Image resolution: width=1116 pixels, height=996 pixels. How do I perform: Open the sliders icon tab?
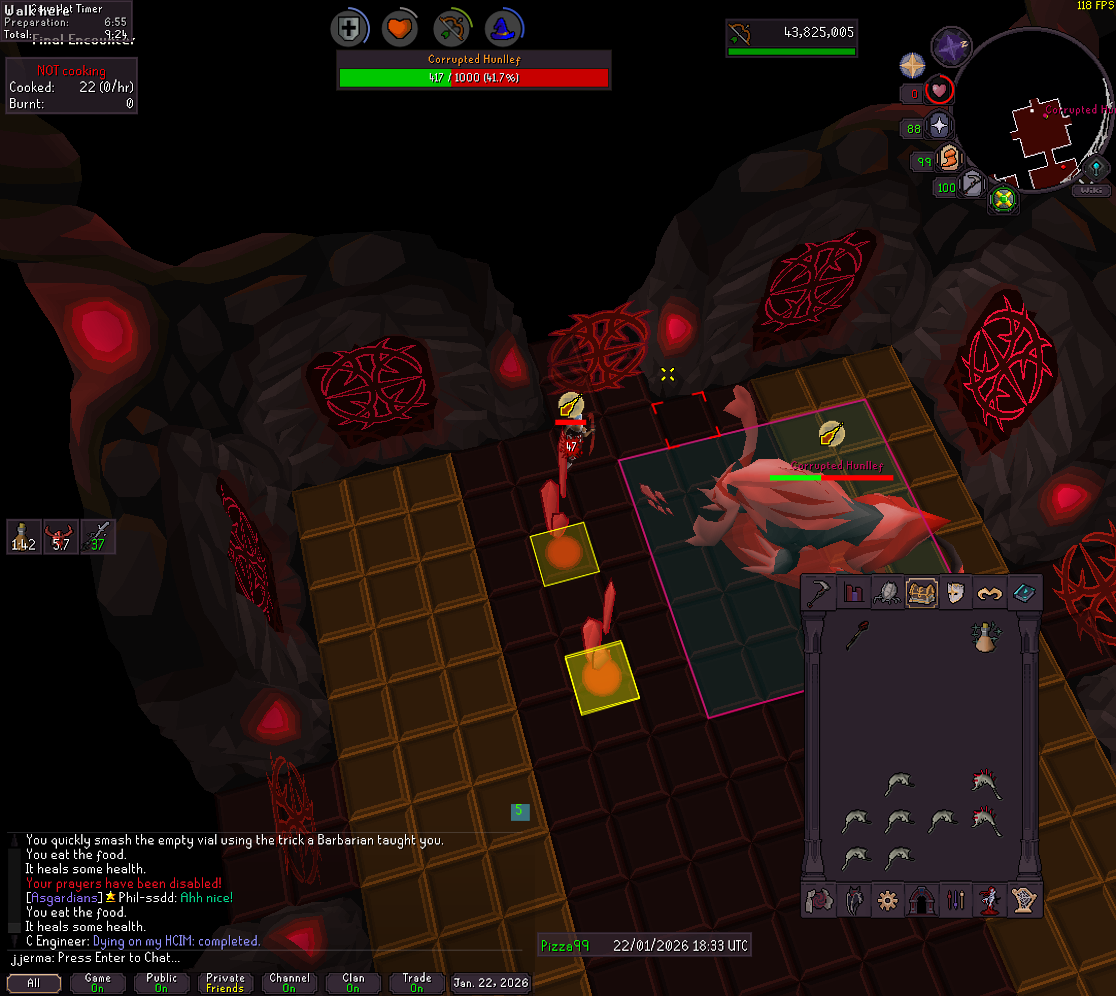[x=955, y=901]
